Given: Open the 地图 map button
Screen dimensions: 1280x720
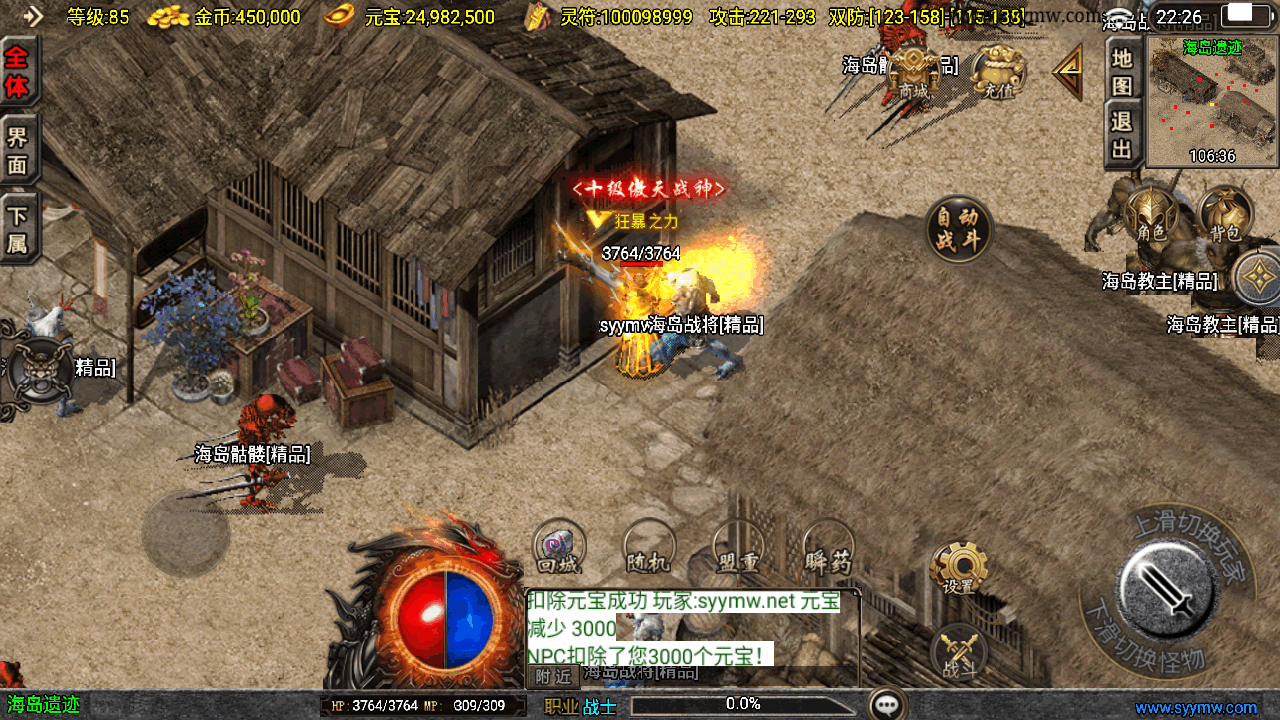Looking at the screenshot, I should tap(1123, 72).
